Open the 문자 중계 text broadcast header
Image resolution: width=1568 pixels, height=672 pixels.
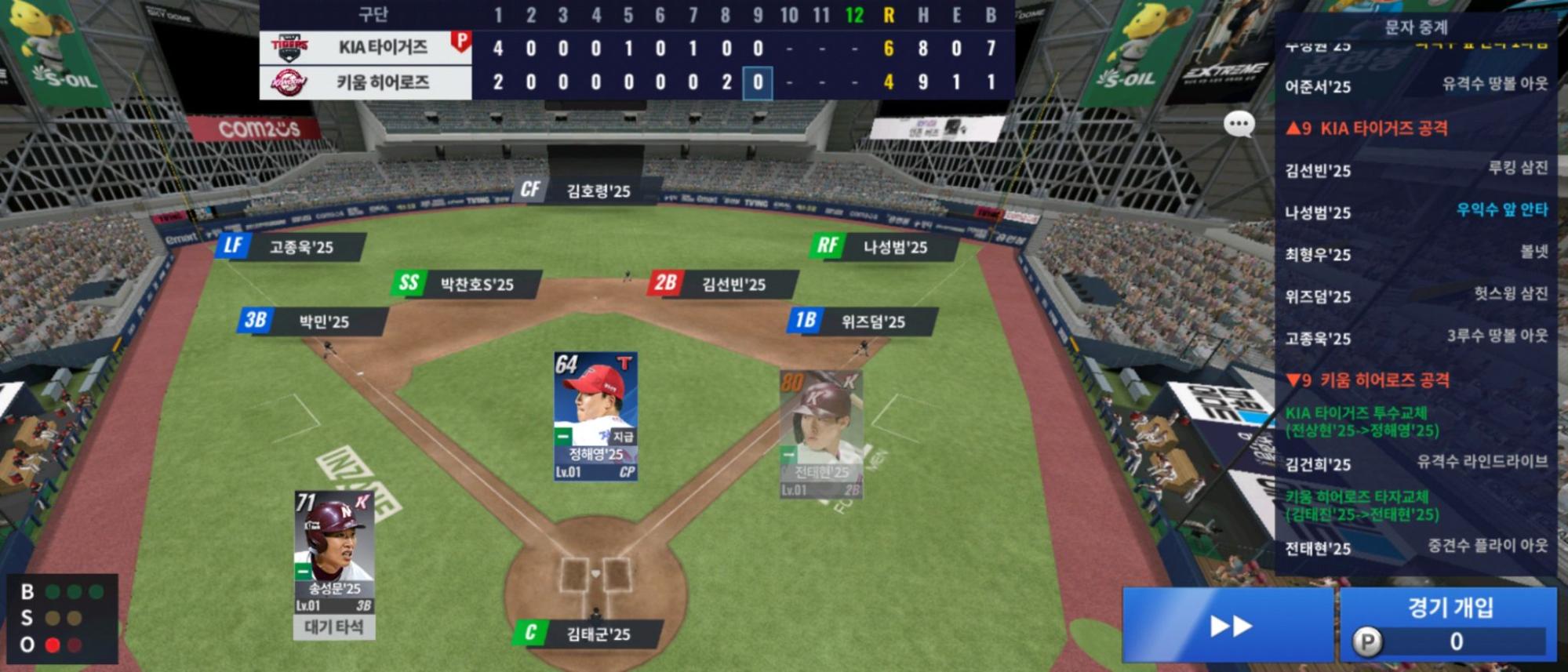pos(1416,28)
